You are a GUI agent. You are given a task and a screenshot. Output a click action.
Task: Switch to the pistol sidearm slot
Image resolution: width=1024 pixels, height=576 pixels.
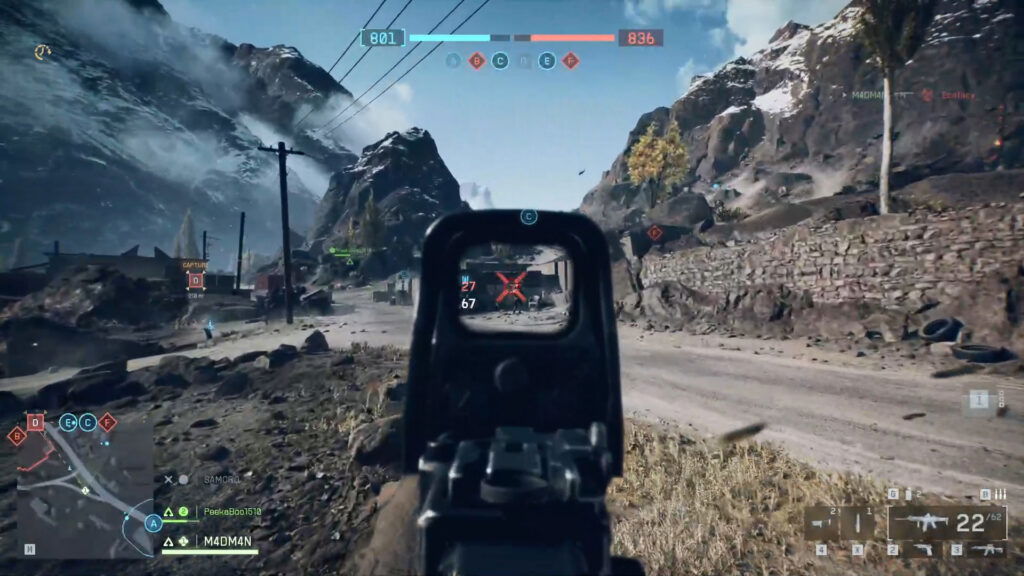(924, 549)
